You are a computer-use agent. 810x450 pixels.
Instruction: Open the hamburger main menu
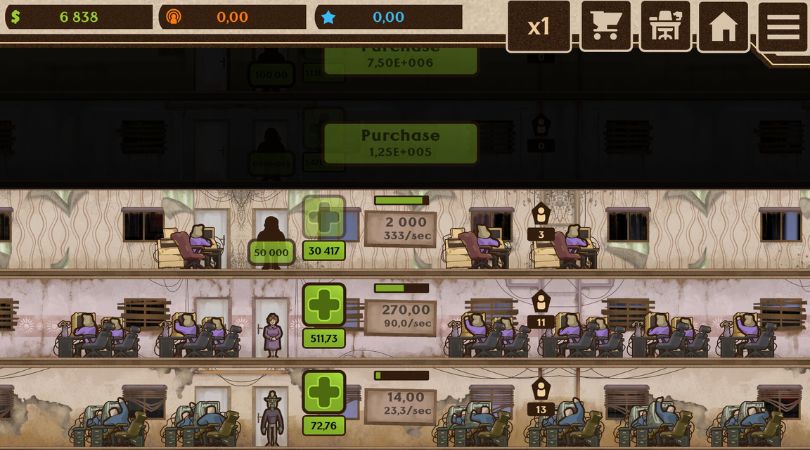(783, 26)
